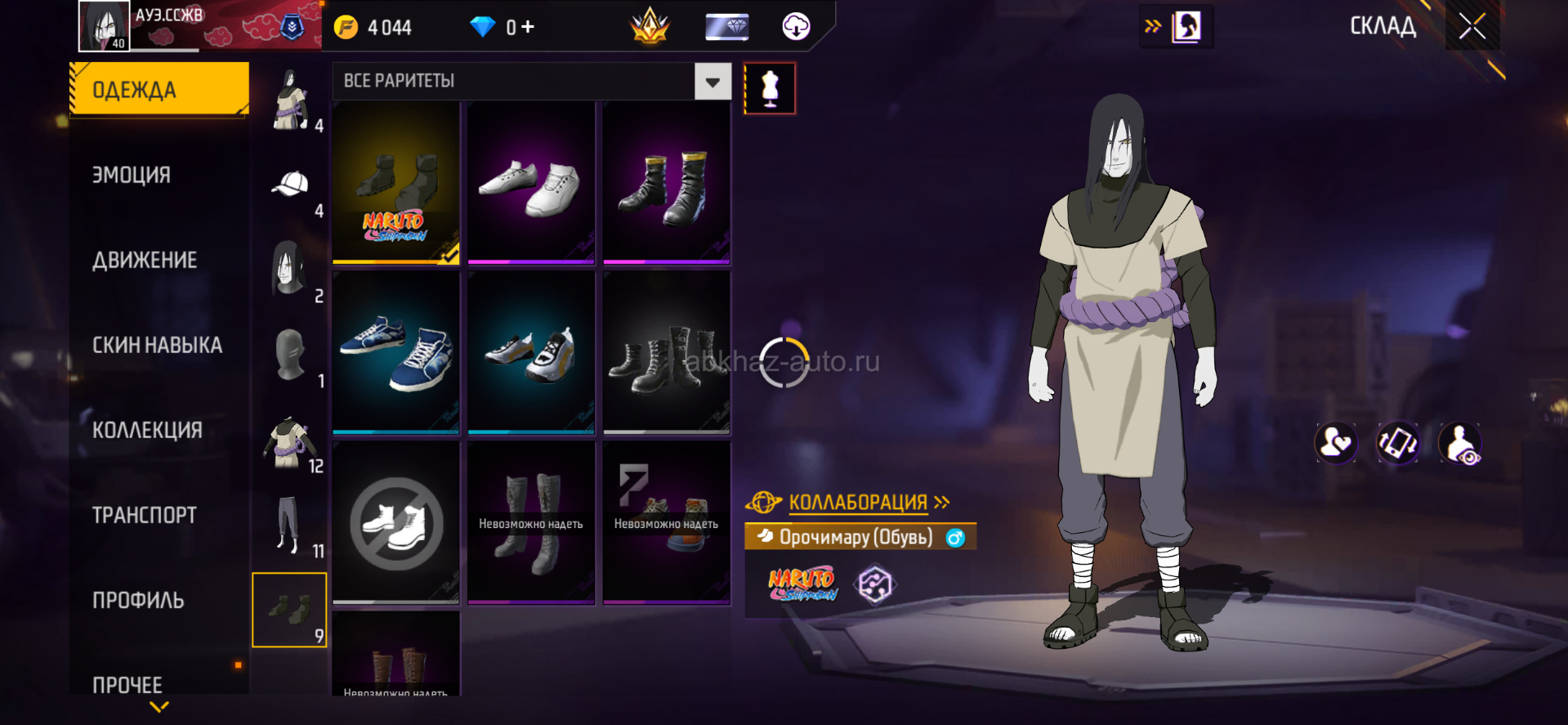Pick the no-shoes unequip slot
1568x725 pixels.
(x=396, y=523)
